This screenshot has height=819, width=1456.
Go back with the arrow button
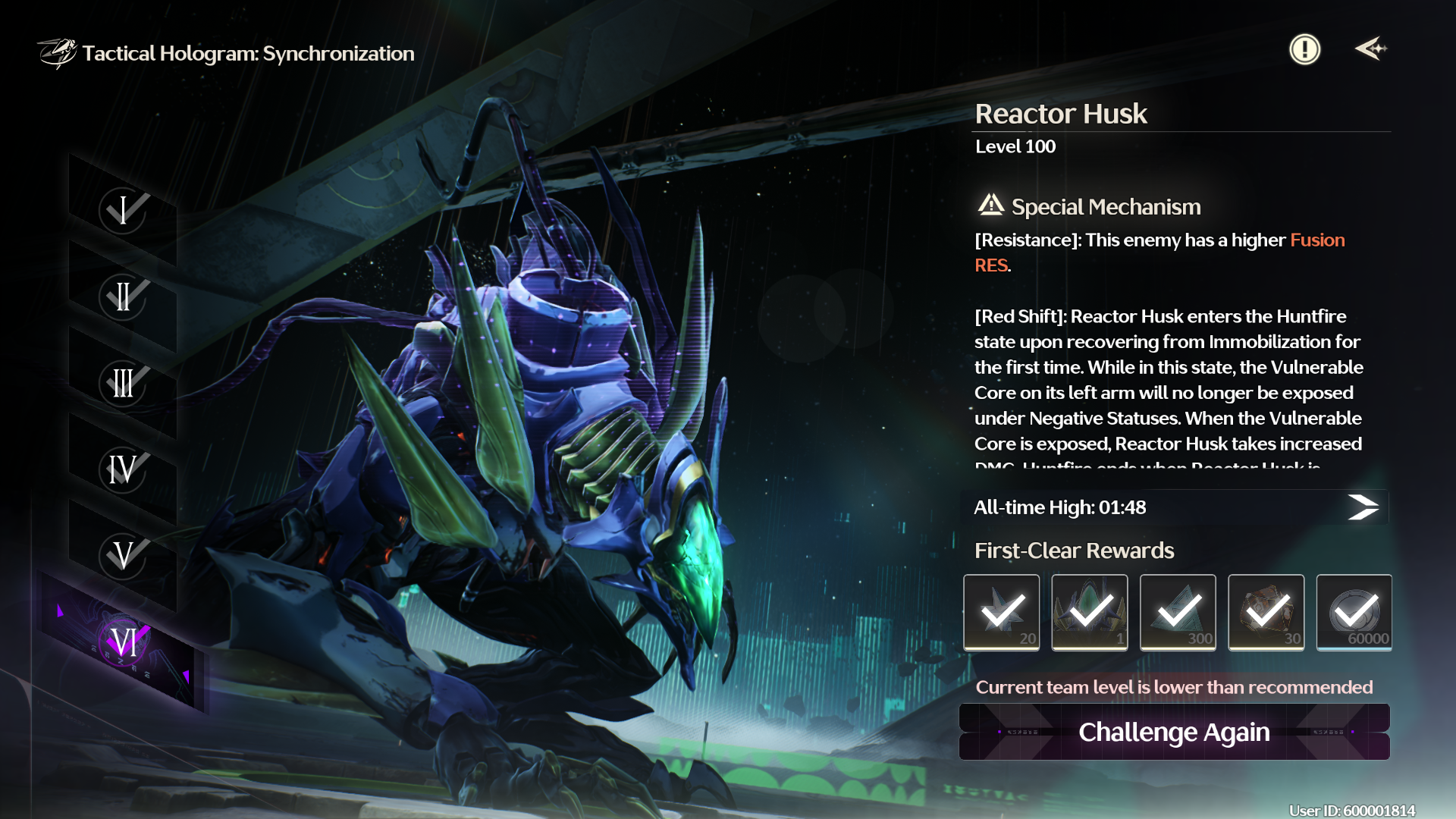click(x=1370, y=49)
